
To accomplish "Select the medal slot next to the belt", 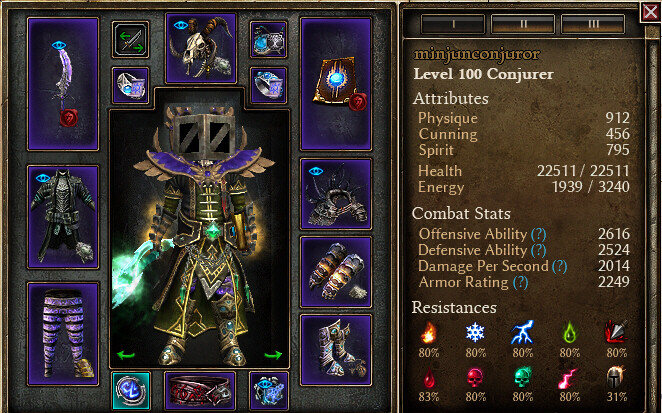I will 269,391.
